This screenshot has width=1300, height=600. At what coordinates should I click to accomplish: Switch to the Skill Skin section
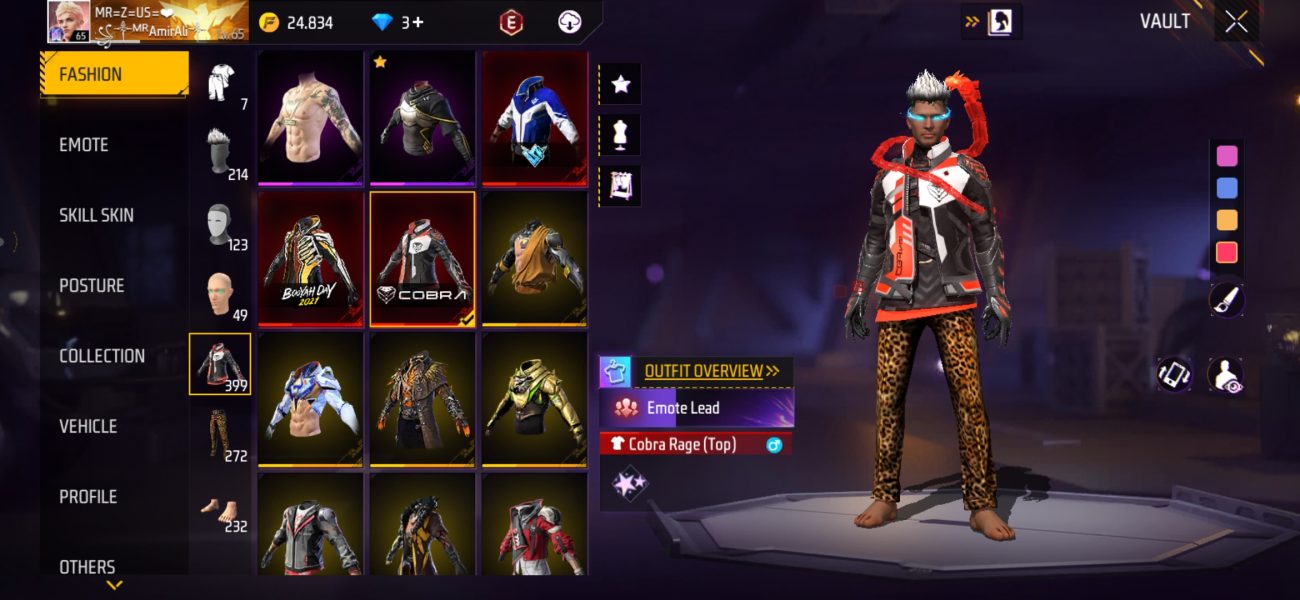96,215
